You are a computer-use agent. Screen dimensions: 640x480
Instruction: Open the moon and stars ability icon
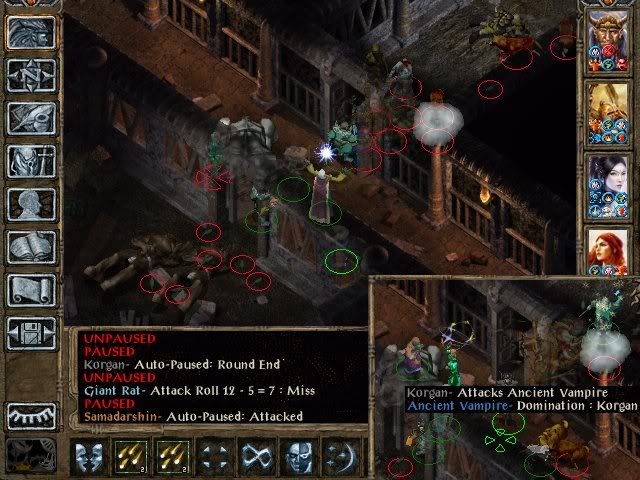(x=338, y=457)
